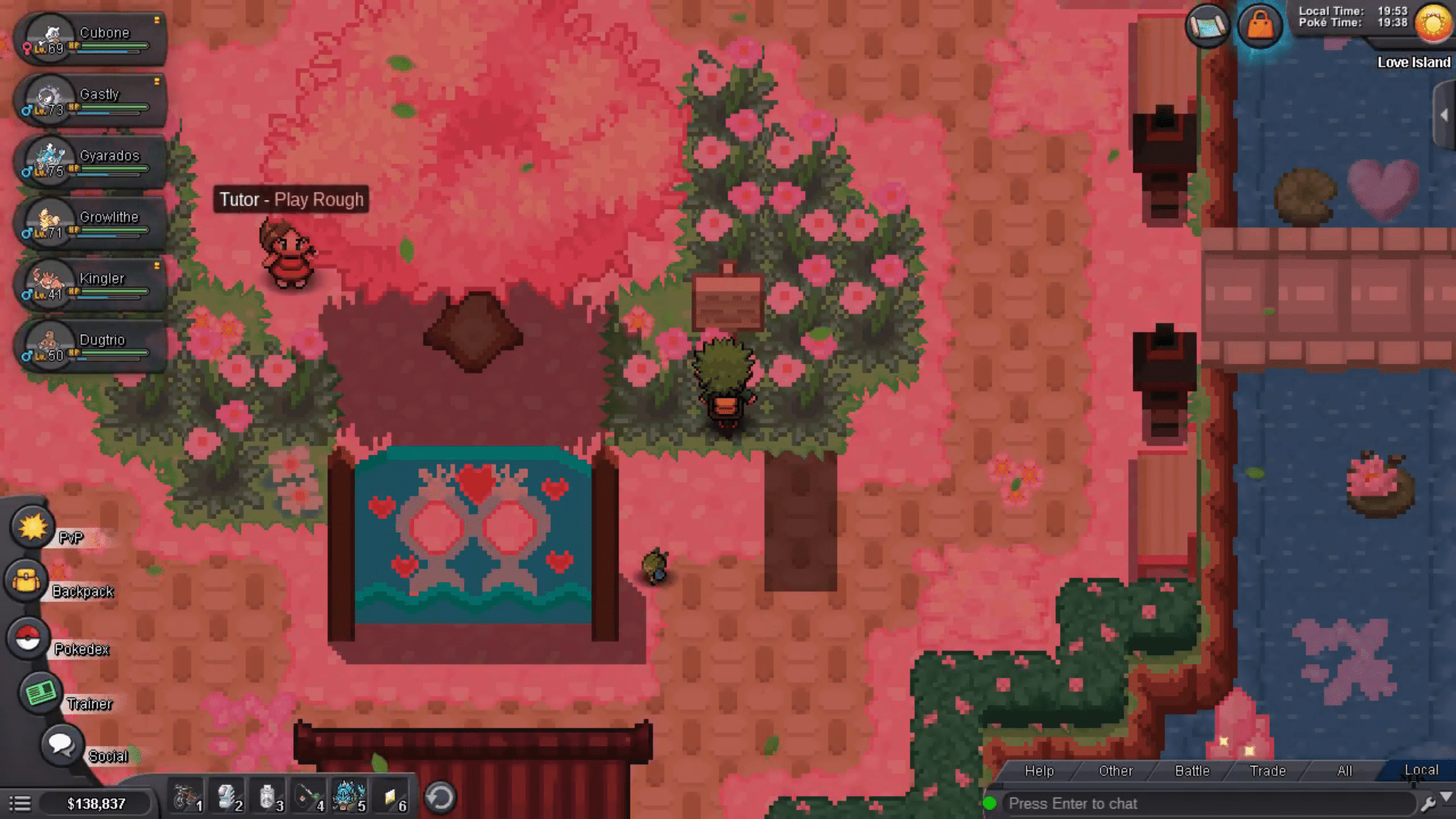Open chat settings wrench icon
The image size is (1456, 819).
[x=1427, y=803]
